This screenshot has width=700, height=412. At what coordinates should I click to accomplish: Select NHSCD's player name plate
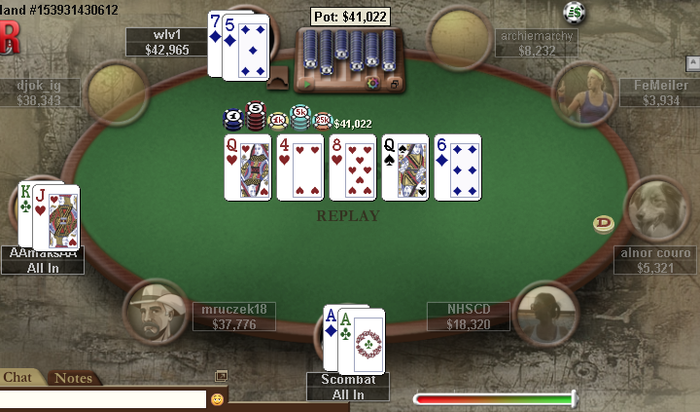tap(468, 317)
